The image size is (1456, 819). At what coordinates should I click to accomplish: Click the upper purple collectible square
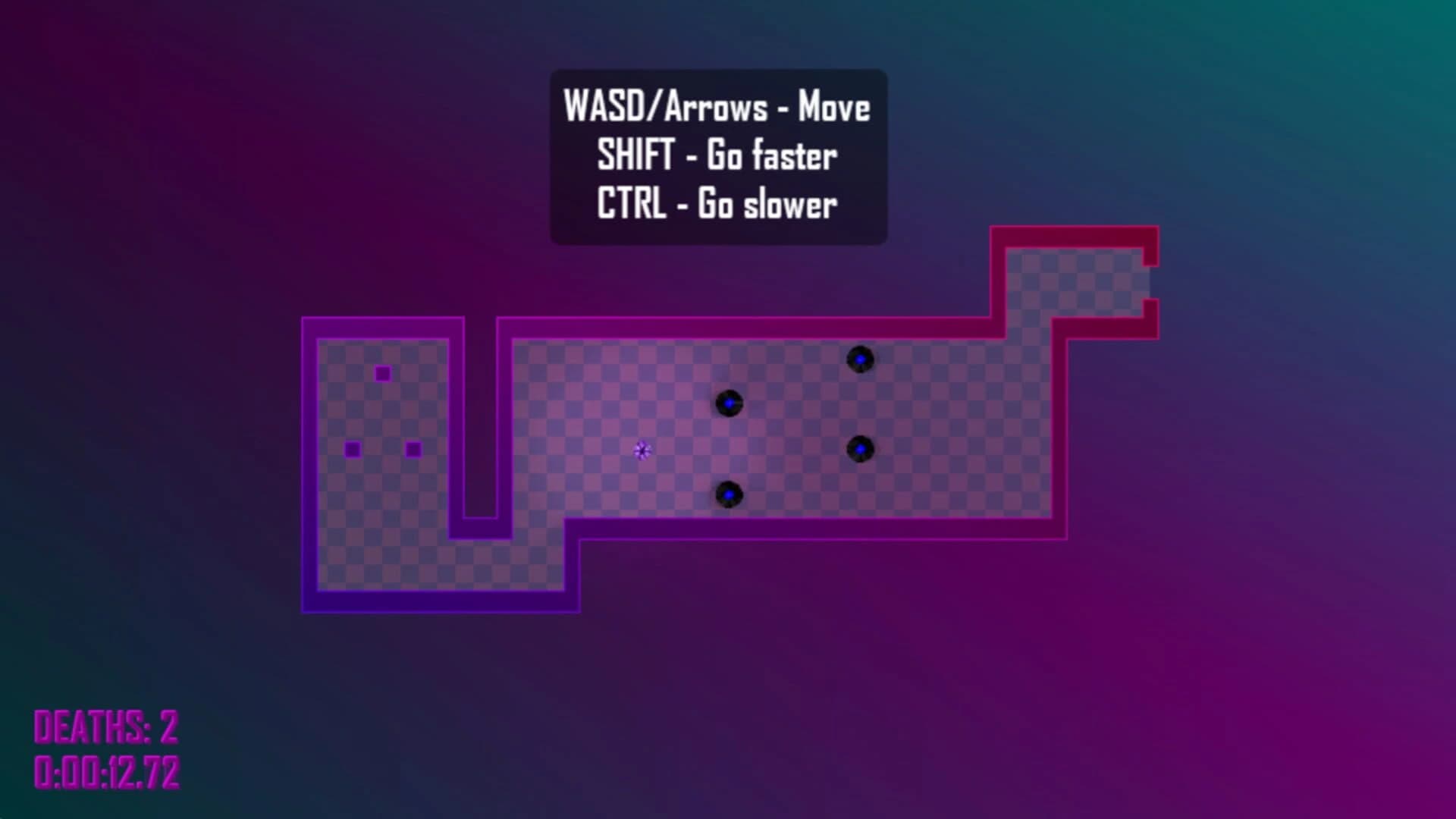382,372
